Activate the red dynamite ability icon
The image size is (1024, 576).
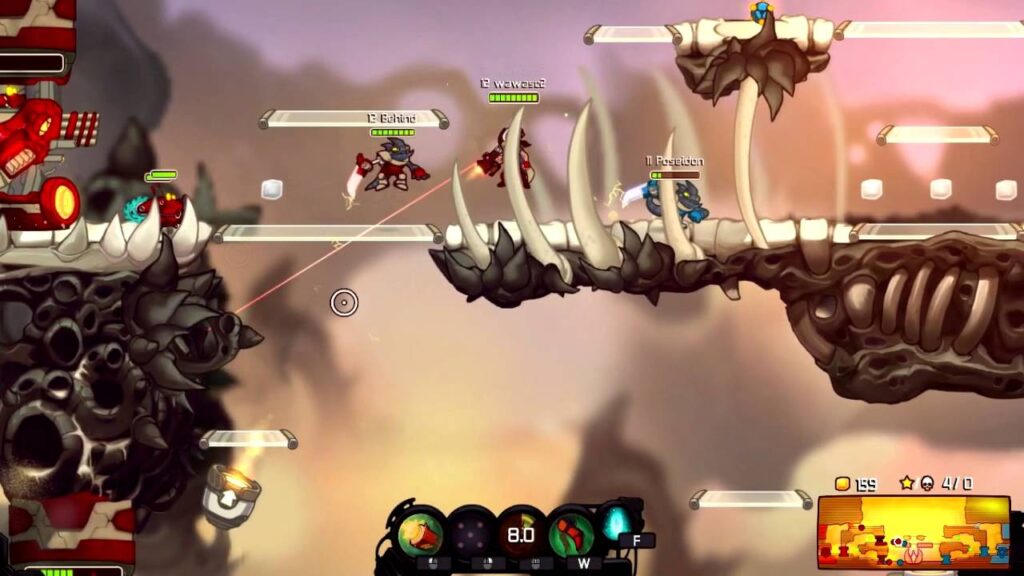(421, 533)
